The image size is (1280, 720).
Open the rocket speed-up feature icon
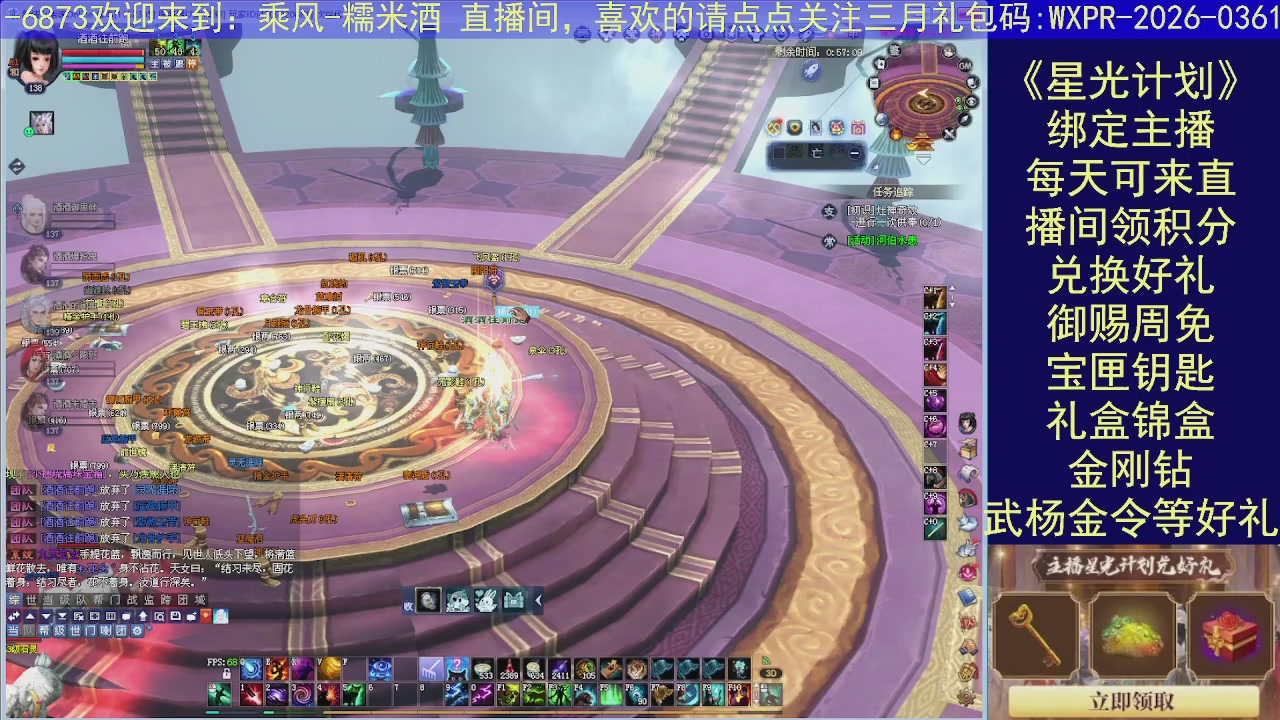coord(812,71)
